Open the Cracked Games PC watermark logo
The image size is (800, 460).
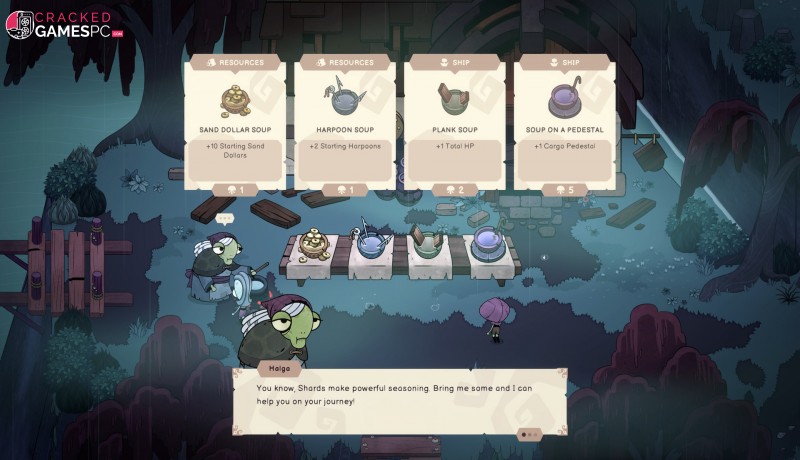tap(66, 24)
